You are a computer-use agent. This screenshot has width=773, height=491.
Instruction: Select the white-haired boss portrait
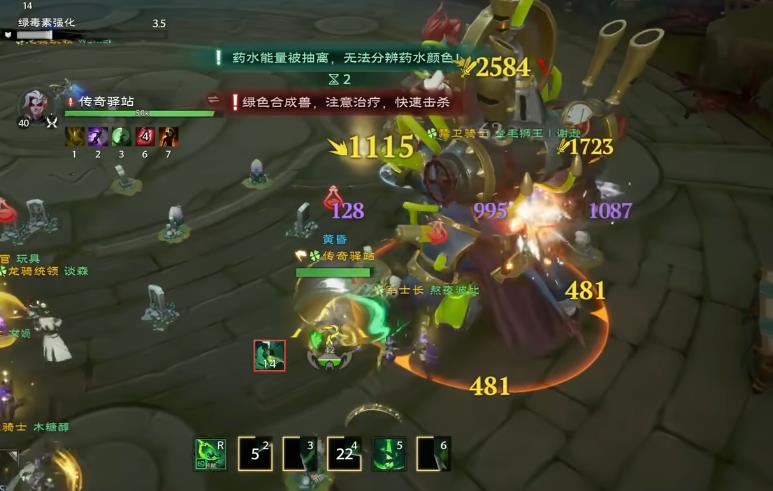coord(35,103)
